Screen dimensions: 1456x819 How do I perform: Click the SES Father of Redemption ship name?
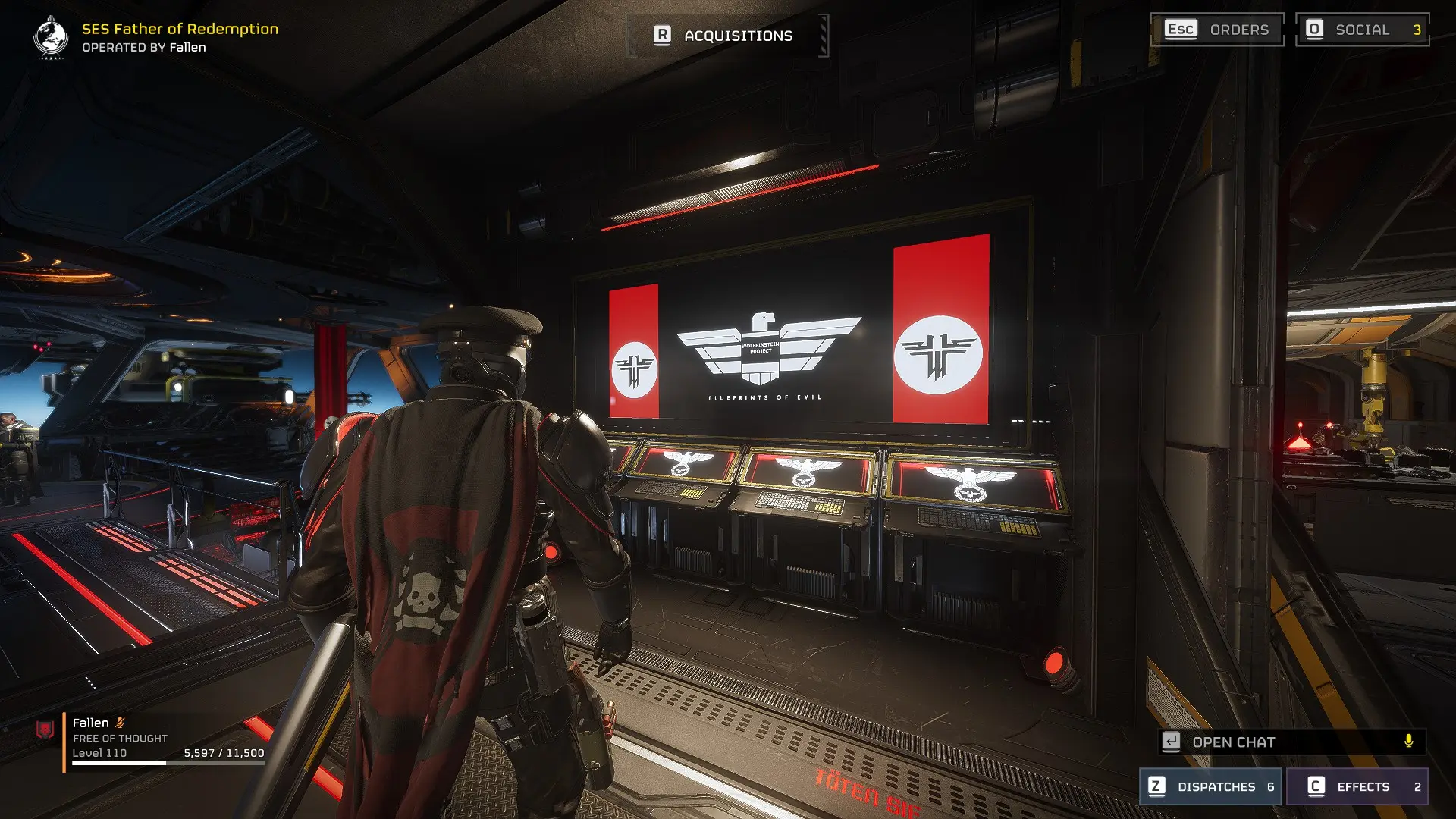[179, 31]
